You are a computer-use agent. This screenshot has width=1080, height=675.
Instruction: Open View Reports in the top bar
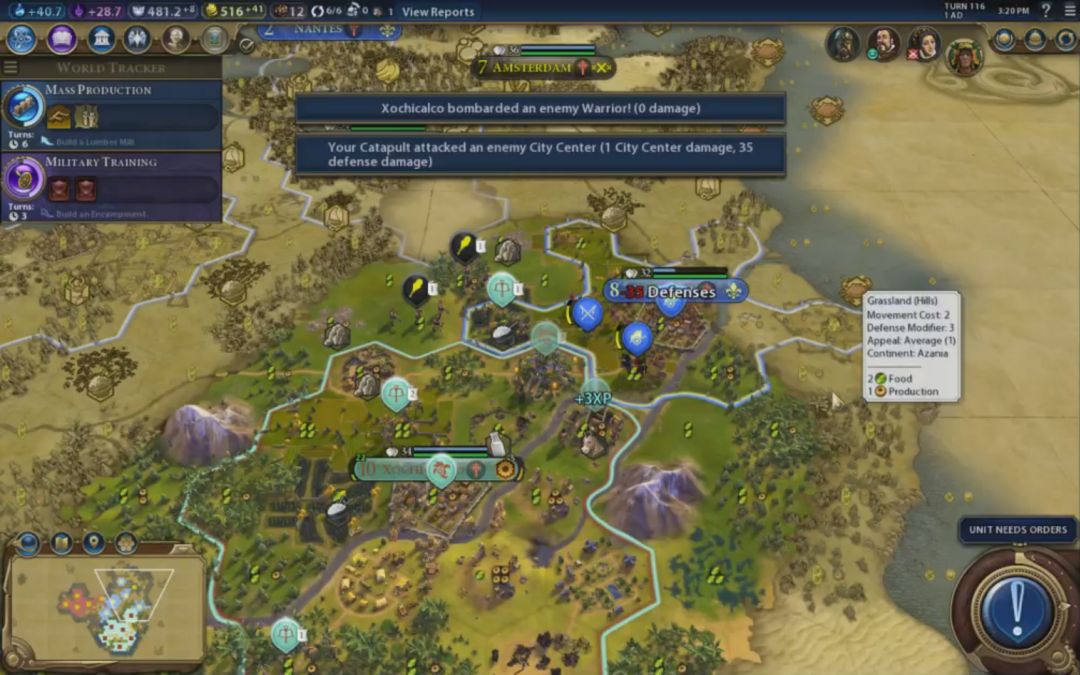[x=438, y=12]
